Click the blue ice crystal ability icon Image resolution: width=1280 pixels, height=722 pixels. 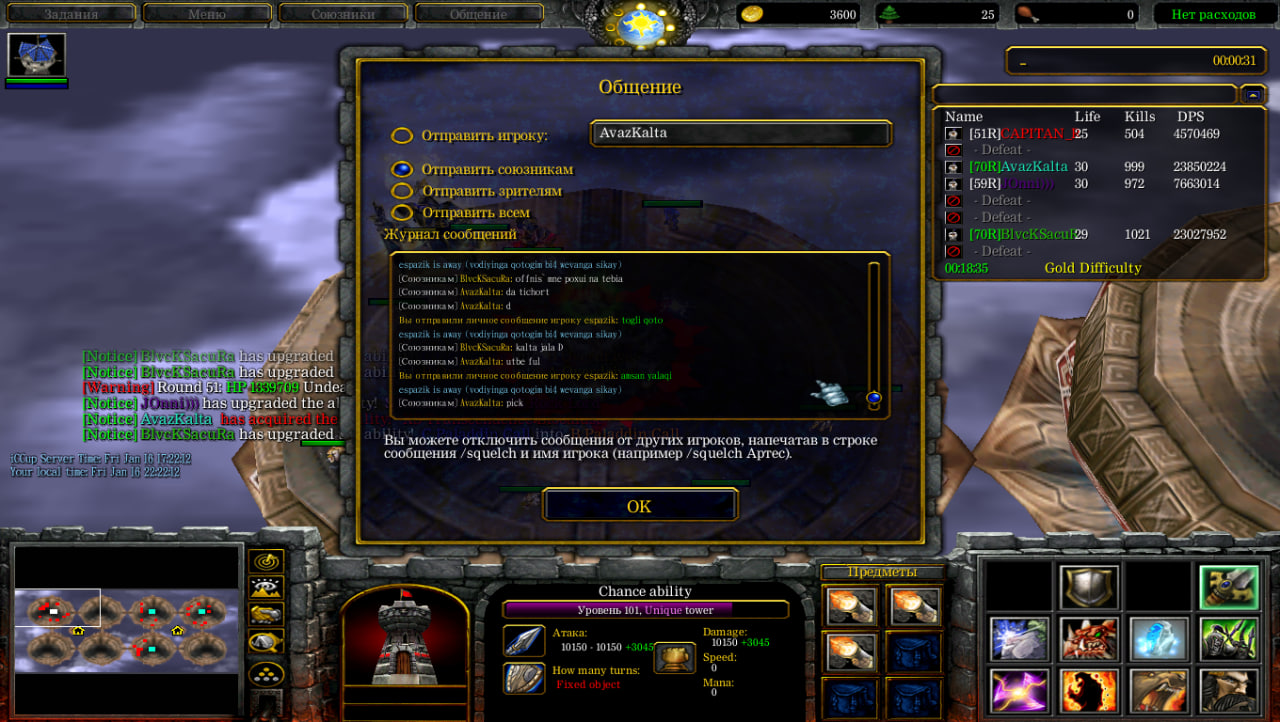[1159, 639]
